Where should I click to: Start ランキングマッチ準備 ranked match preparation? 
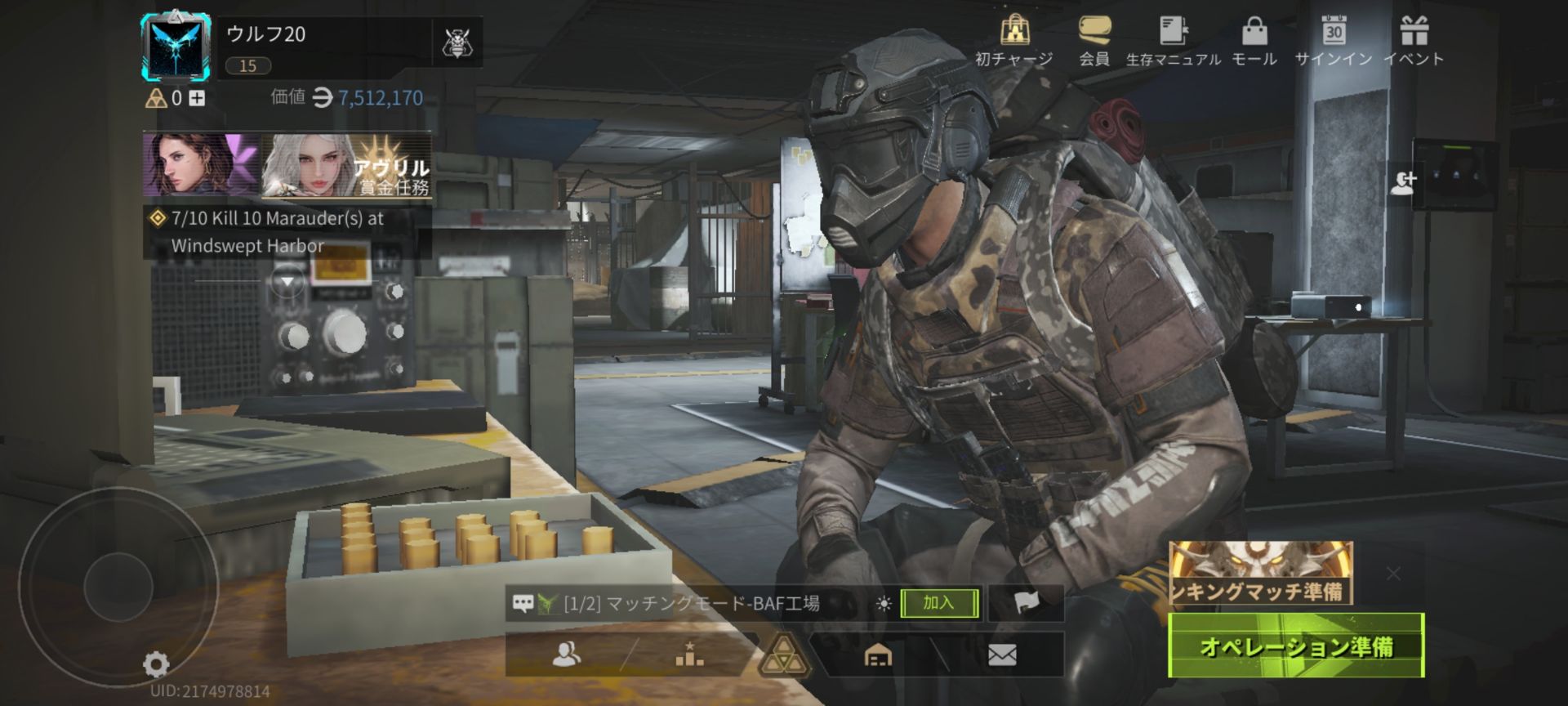[1260, 574]
